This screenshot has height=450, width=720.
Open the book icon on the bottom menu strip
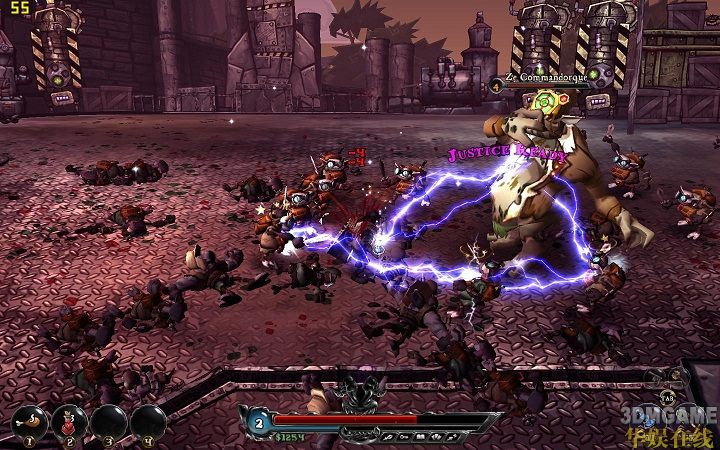coord(418,436)
